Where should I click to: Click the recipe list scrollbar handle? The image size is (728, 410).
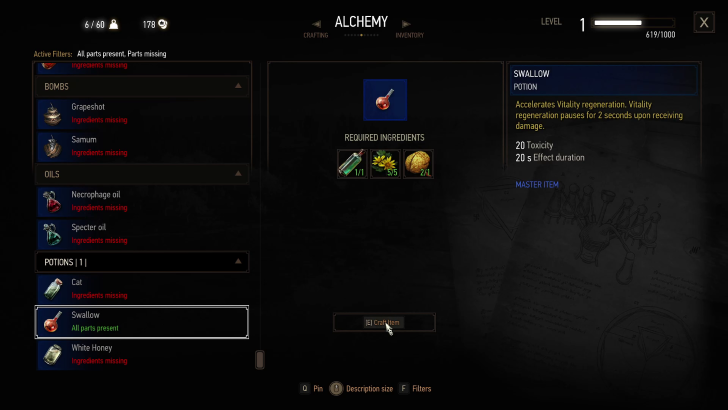click(x=260, y=359)
